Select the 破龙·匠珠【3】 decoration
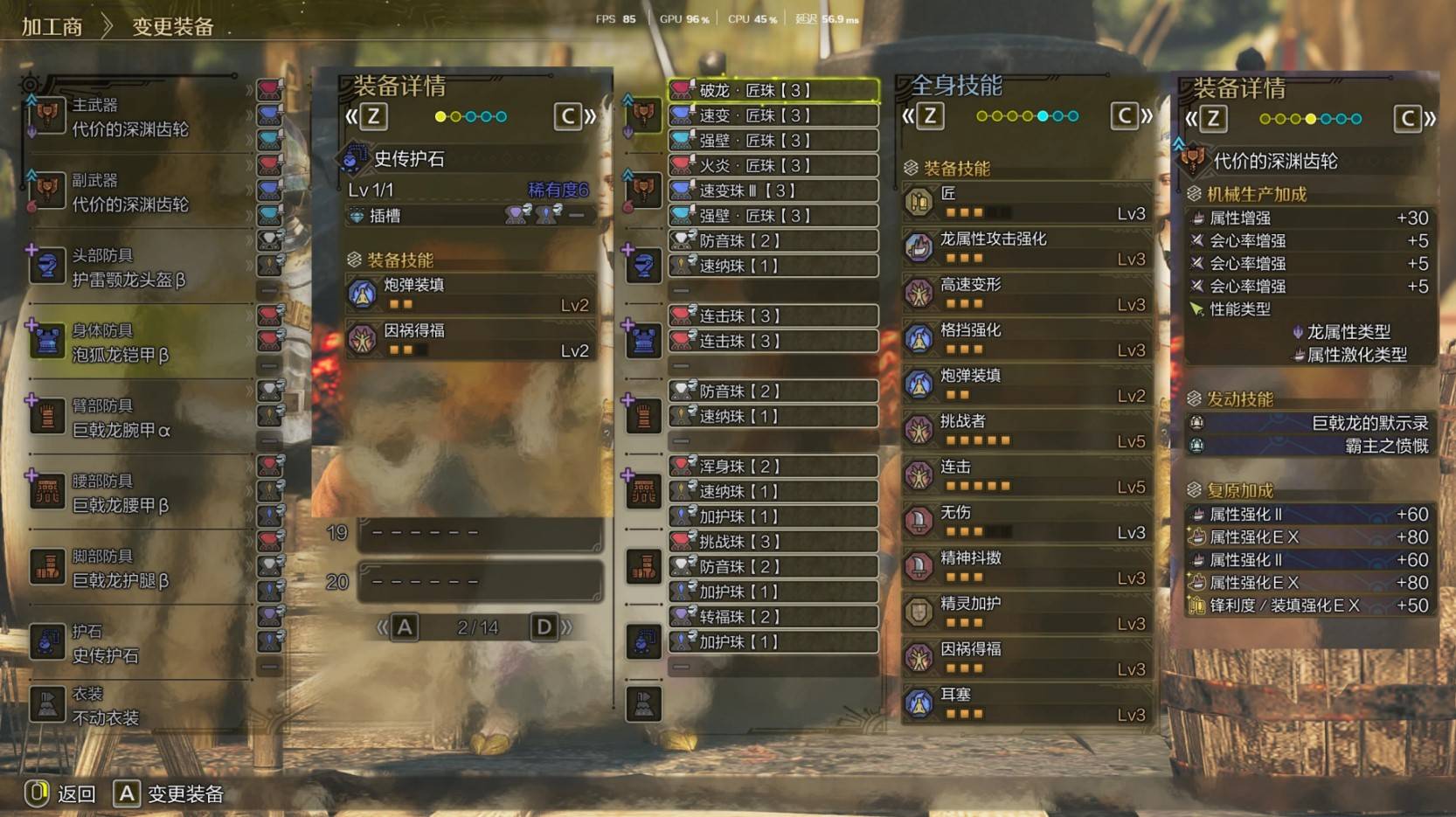The height and width of the screenshot is (817, 1456). (x=773, y=90)
